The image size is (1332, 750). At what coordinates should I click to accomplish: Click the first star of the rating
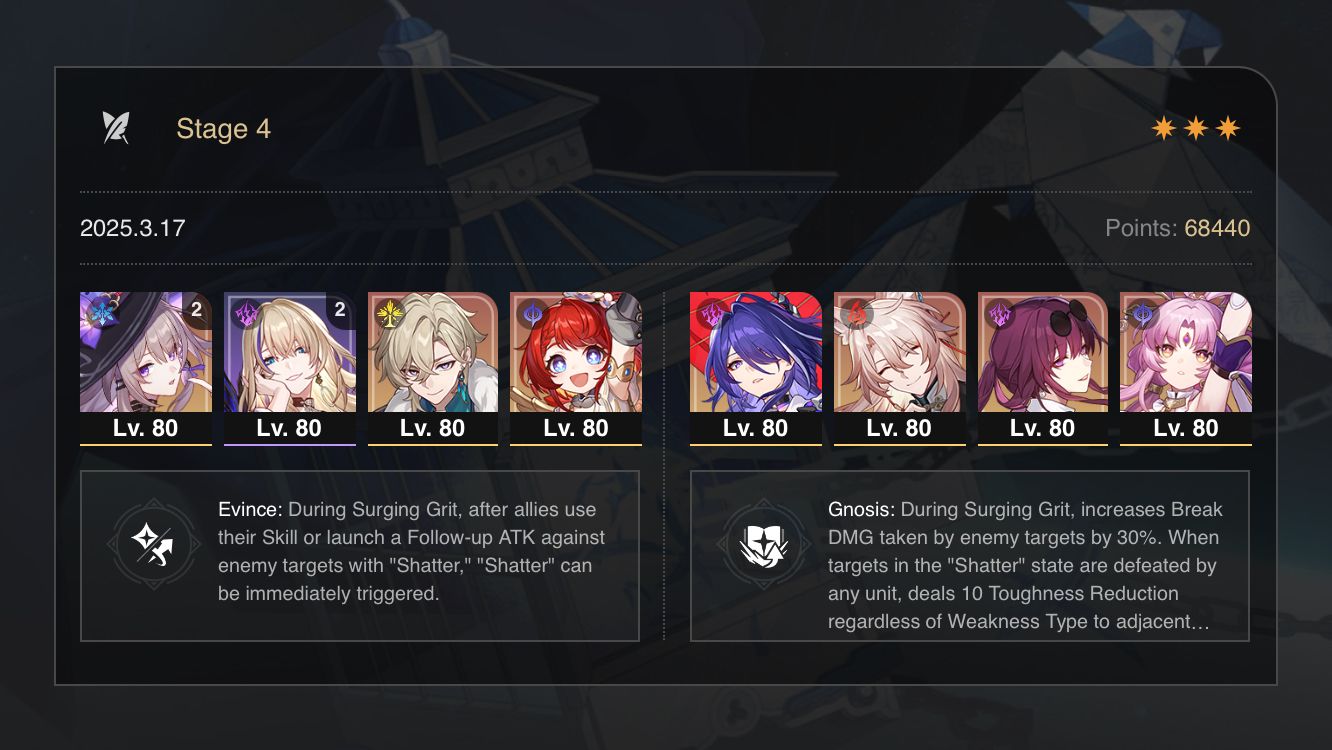pyautogui.click(x=1166, y=127)
